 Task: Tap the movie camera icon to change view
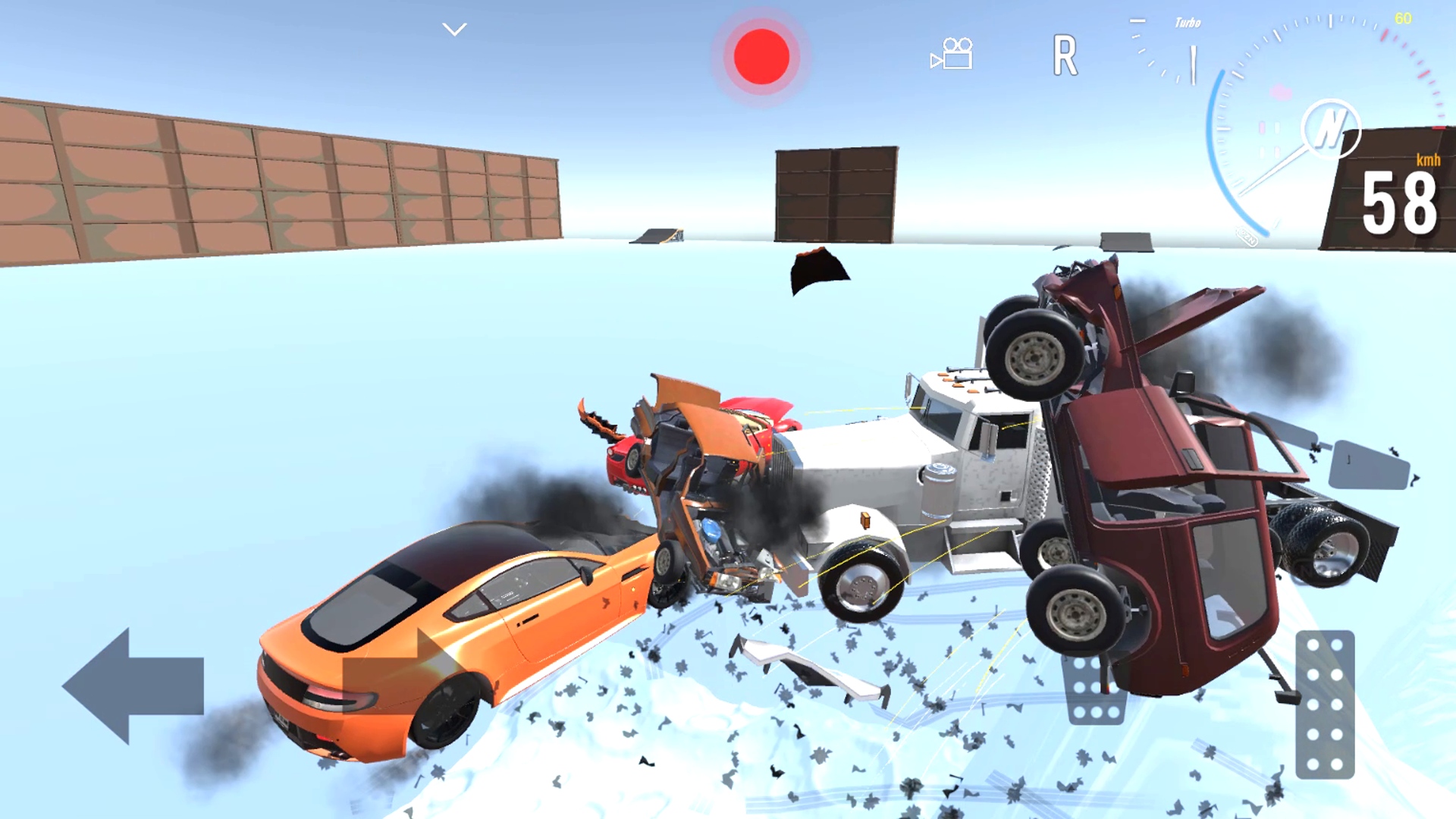tap(952, 52)
